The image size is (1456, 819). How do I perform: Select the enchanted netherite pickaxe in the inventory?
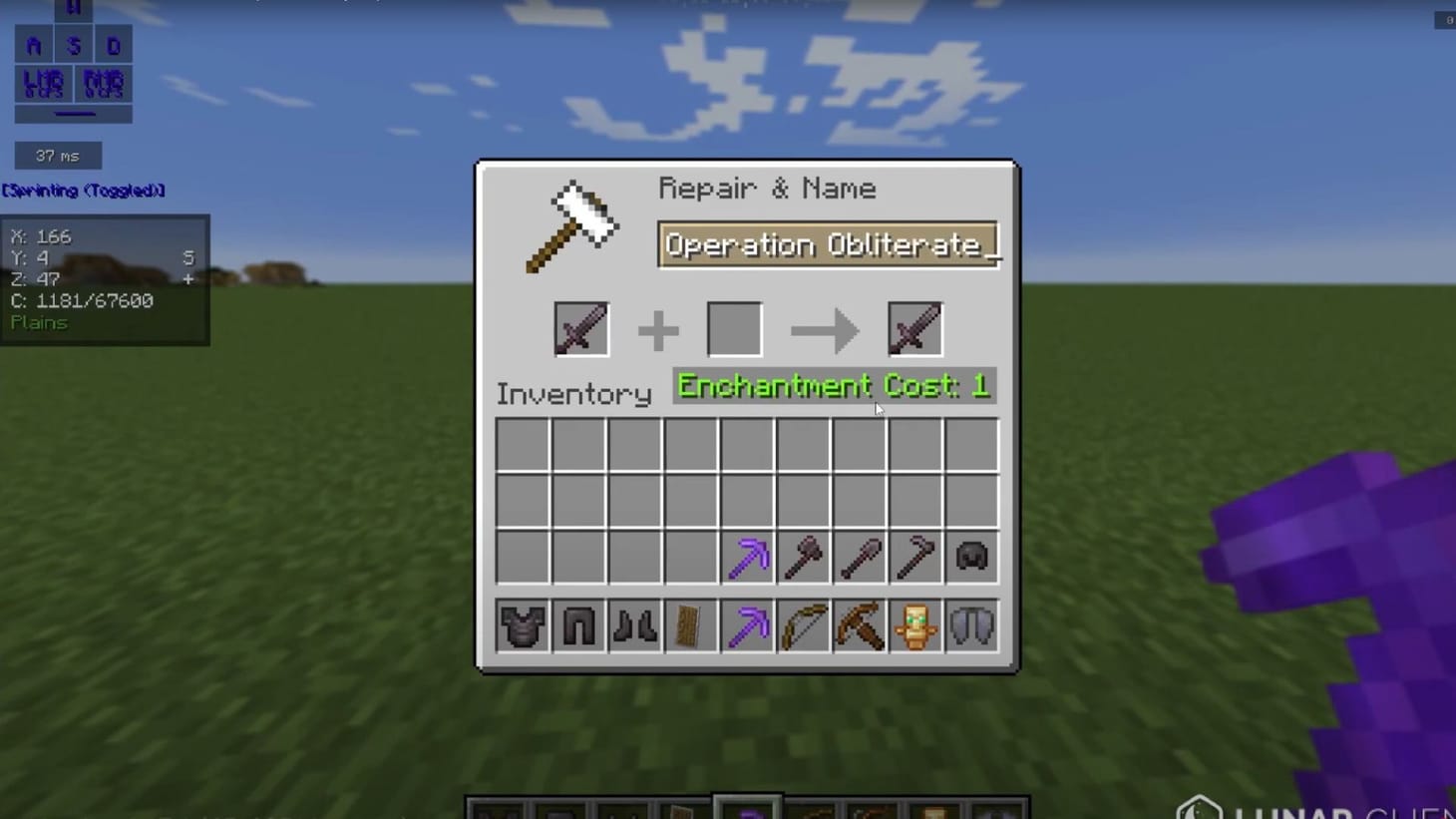[746, 557]
